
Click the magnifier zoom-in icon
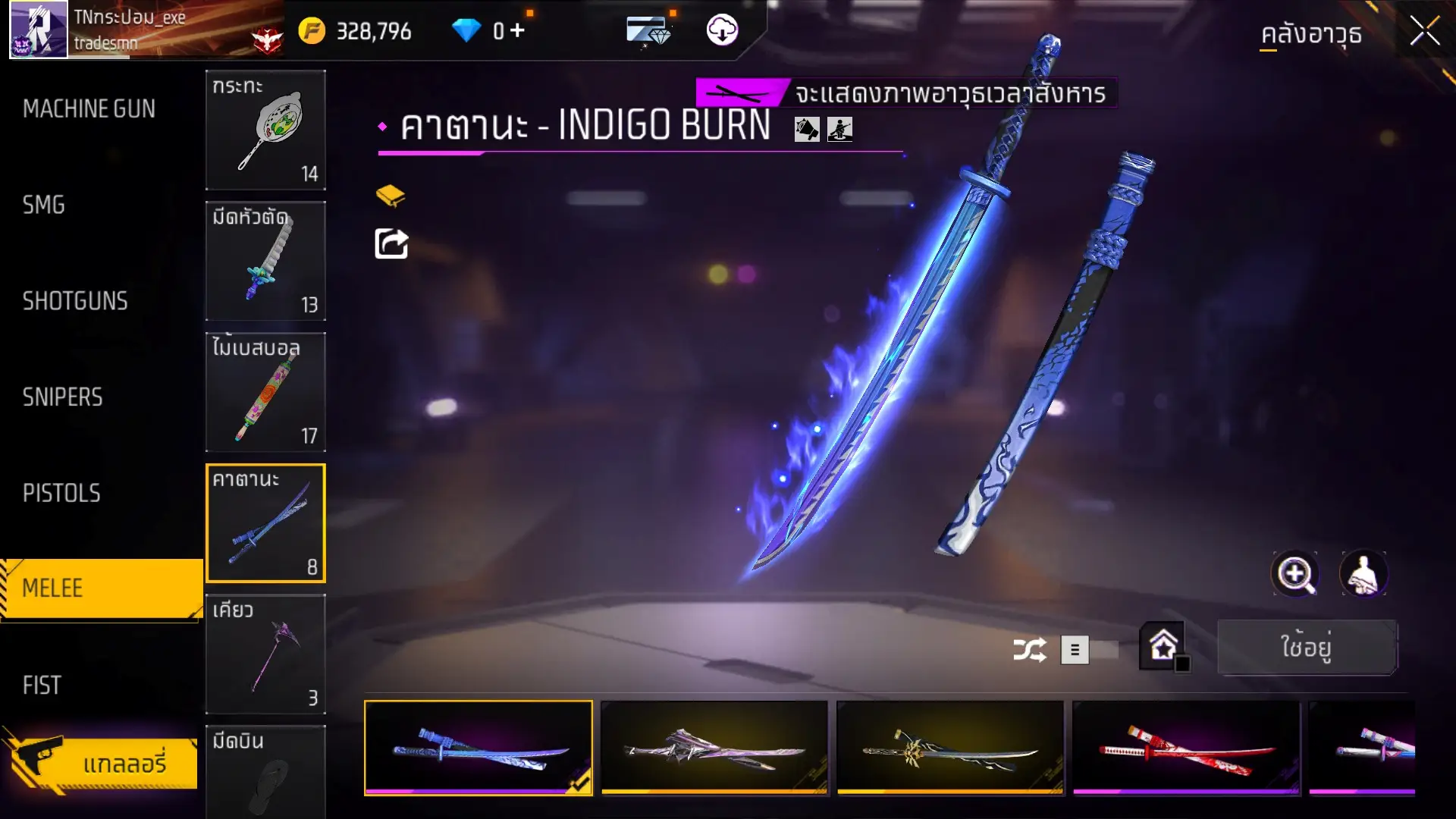coord(1294,574)
